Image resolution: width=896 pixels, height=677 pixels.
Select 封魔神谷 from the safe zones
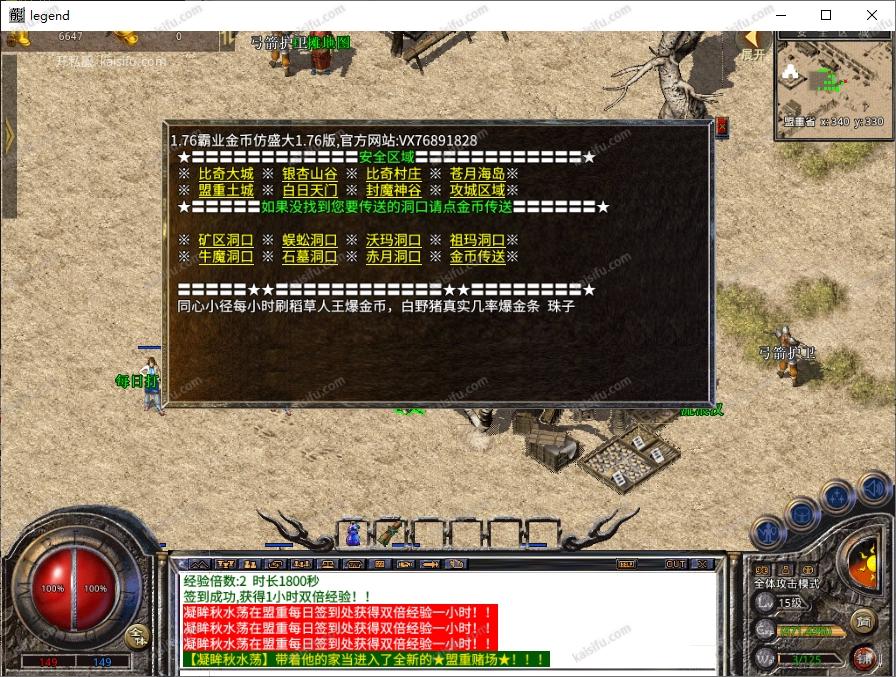pos(393,190)
